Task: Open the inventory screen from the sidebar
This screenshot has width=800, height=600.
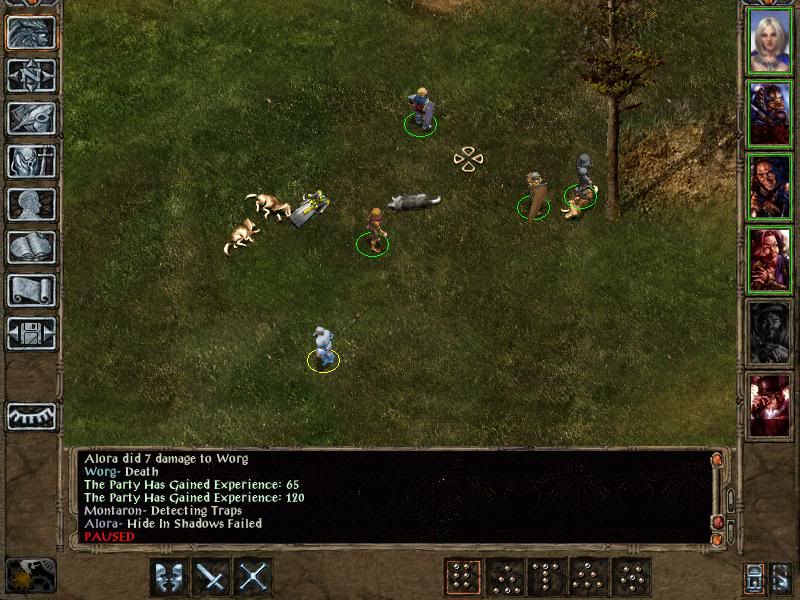Action: click(31, 161)
